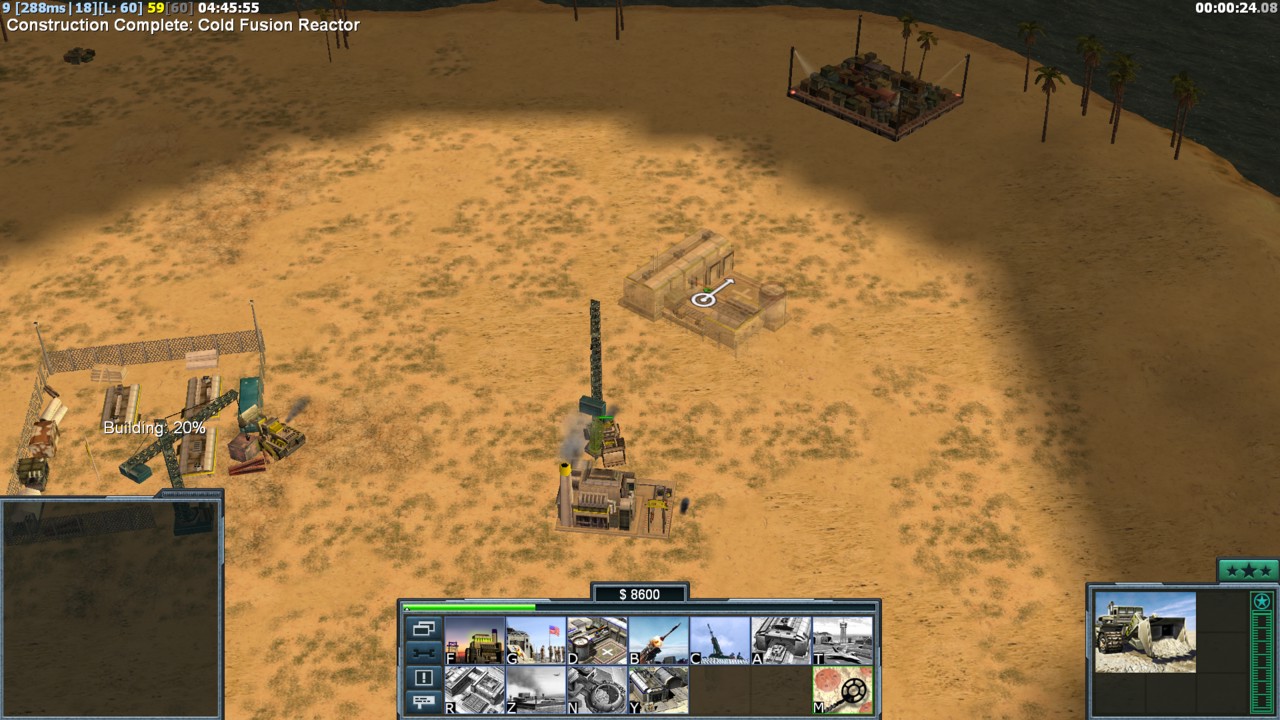Build a Cold Fusion Reactor (hotkey F)

click(474, 640)
